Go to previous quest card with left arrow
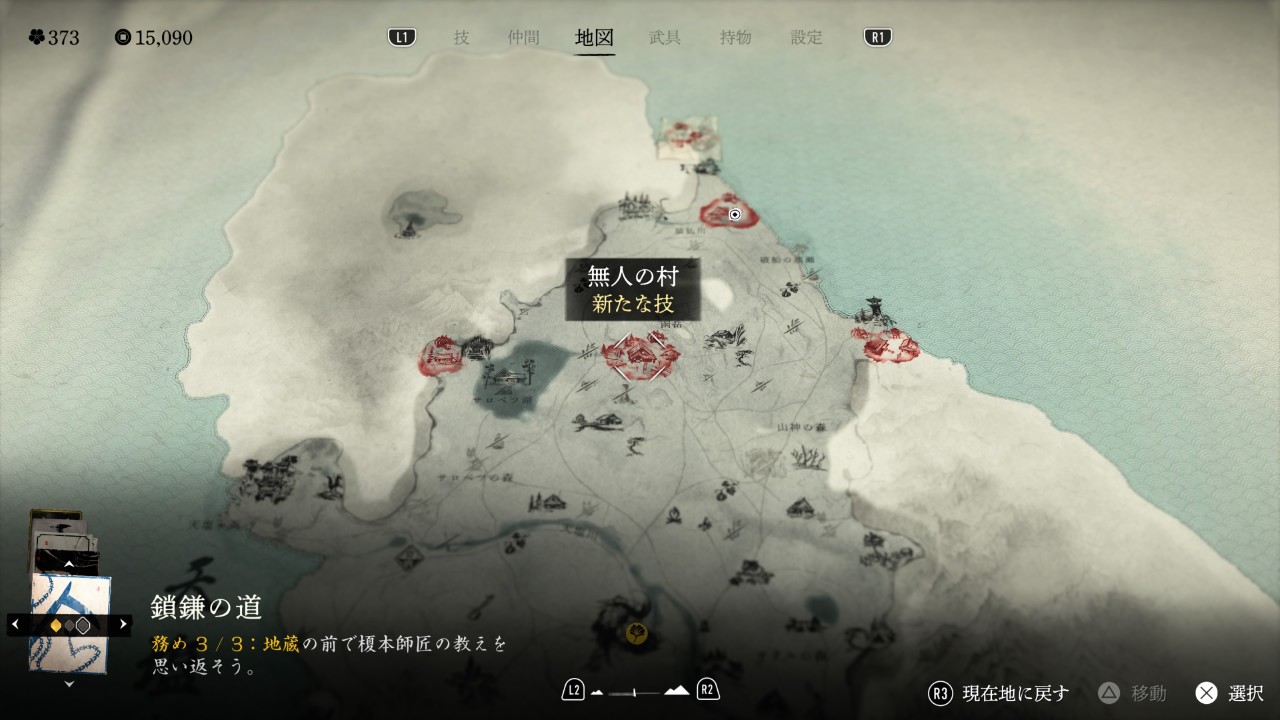Screen dimensions: 1280x720 15,624
